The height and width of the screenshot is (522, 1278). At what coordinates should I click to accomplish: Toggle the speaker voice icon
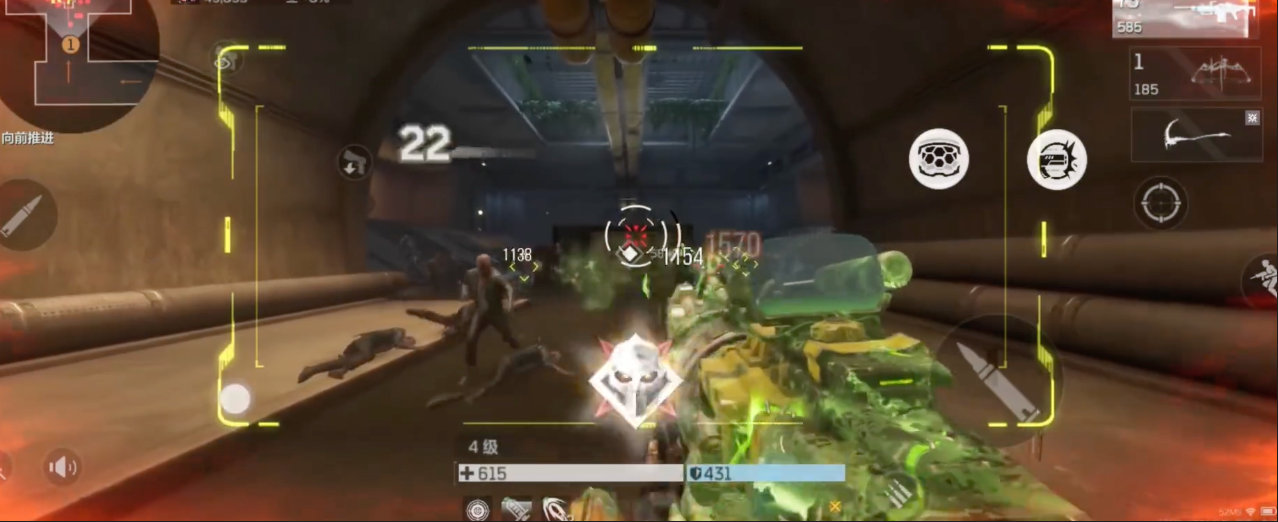(x=62, y=467)
